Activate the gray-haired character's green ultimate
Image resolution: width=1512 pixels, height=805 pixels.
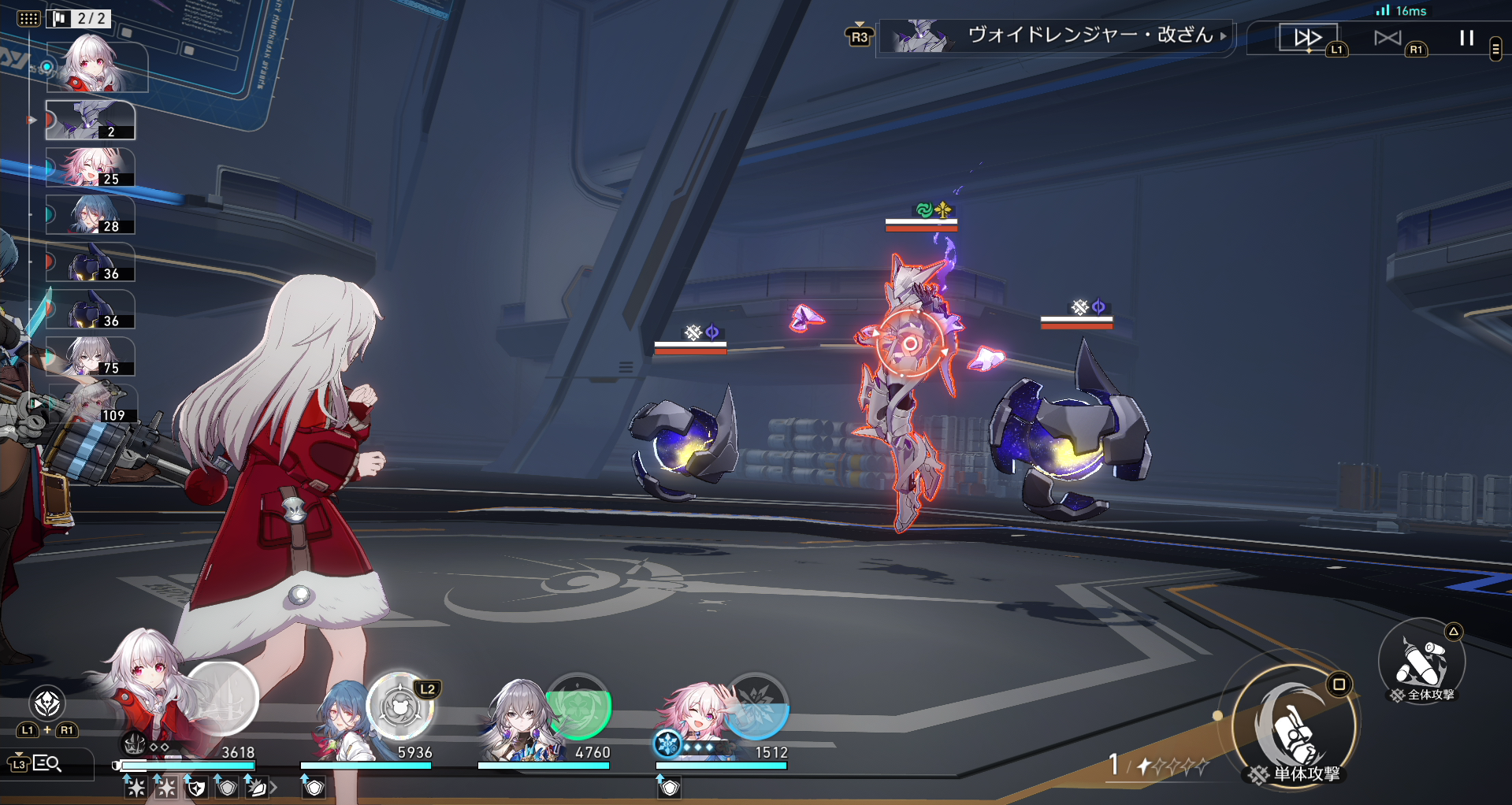click(x=579, y=705)
